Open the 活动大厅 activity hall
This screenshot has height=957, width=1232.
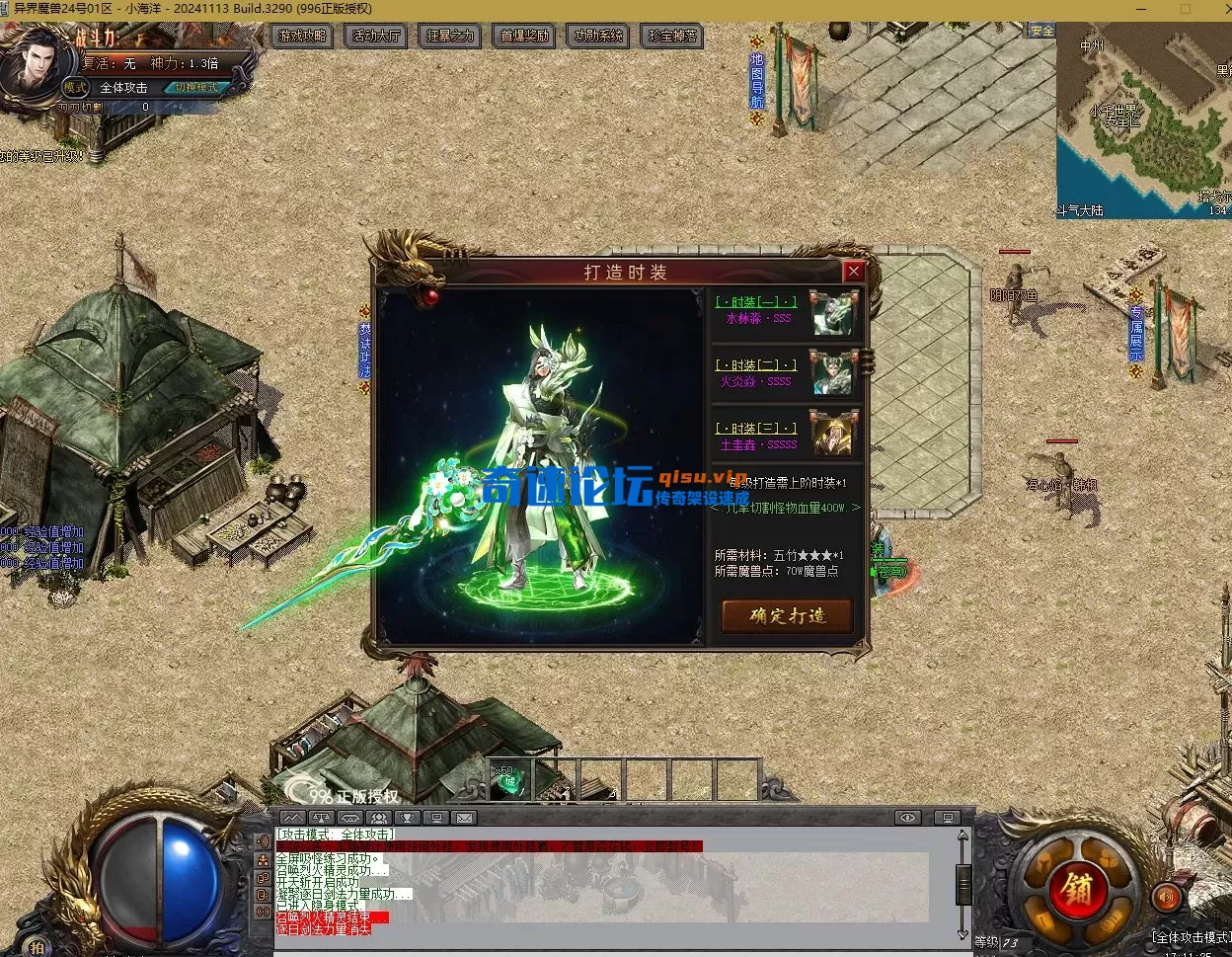(x=376, y=36)
